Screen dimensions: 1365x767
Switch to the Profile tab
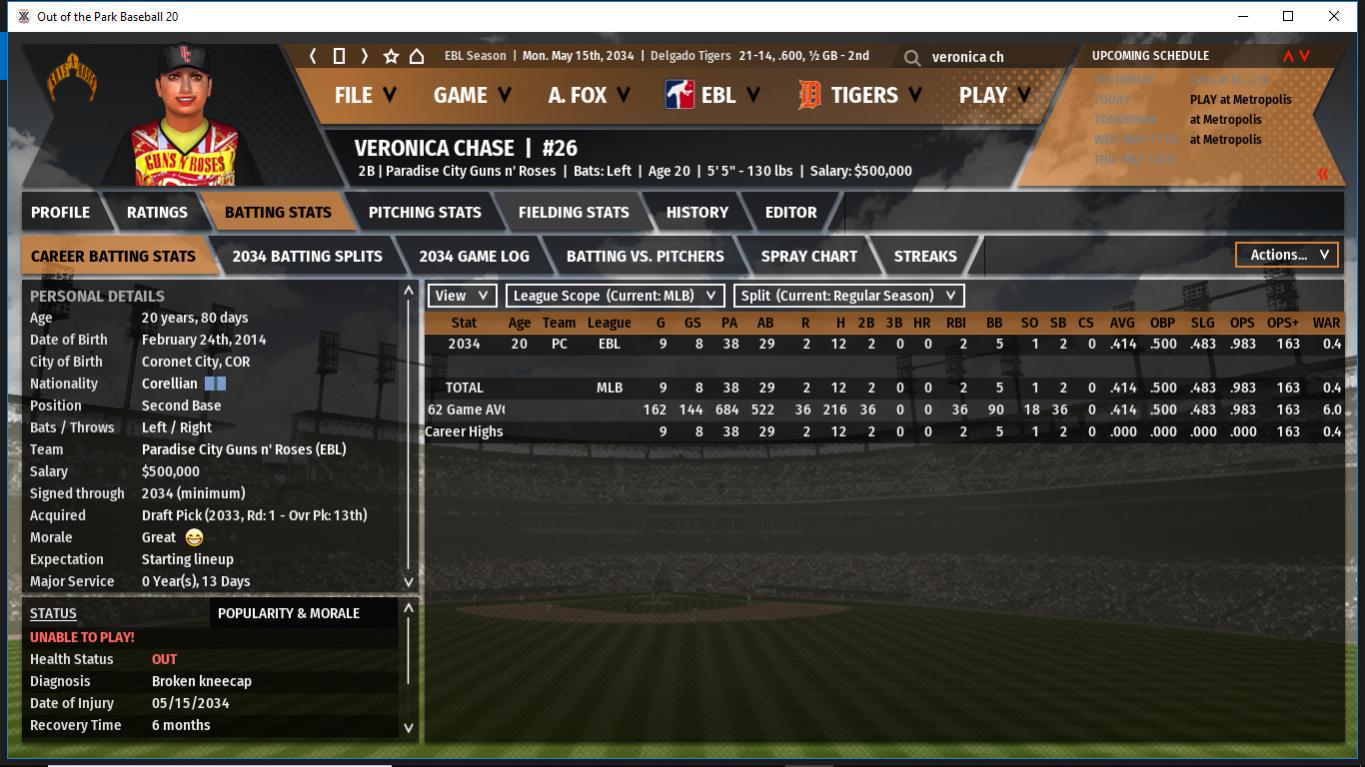(60, 212)
